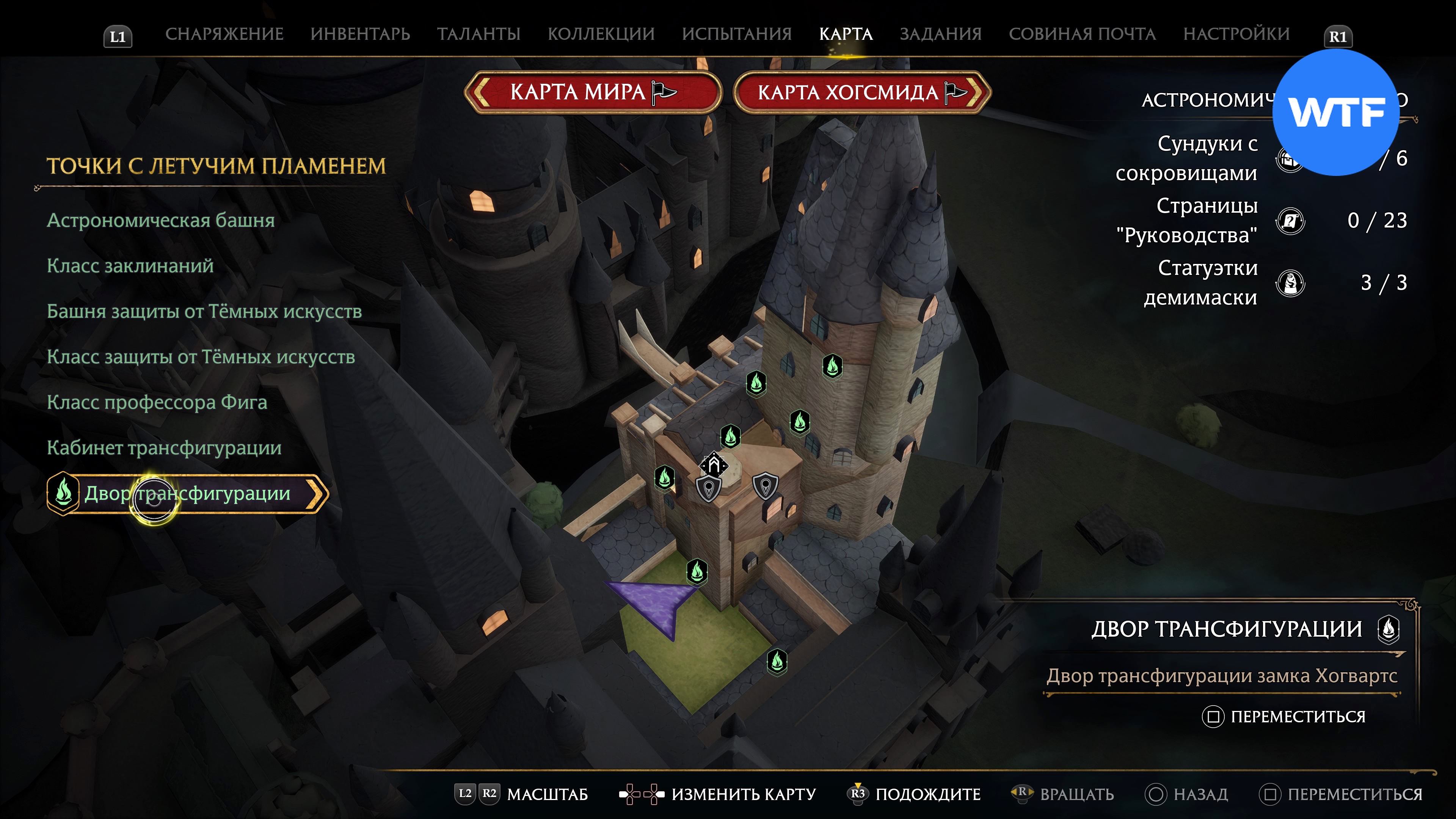
Task: Select Астрономическая башня Floo point
Action: click(160, 220)
